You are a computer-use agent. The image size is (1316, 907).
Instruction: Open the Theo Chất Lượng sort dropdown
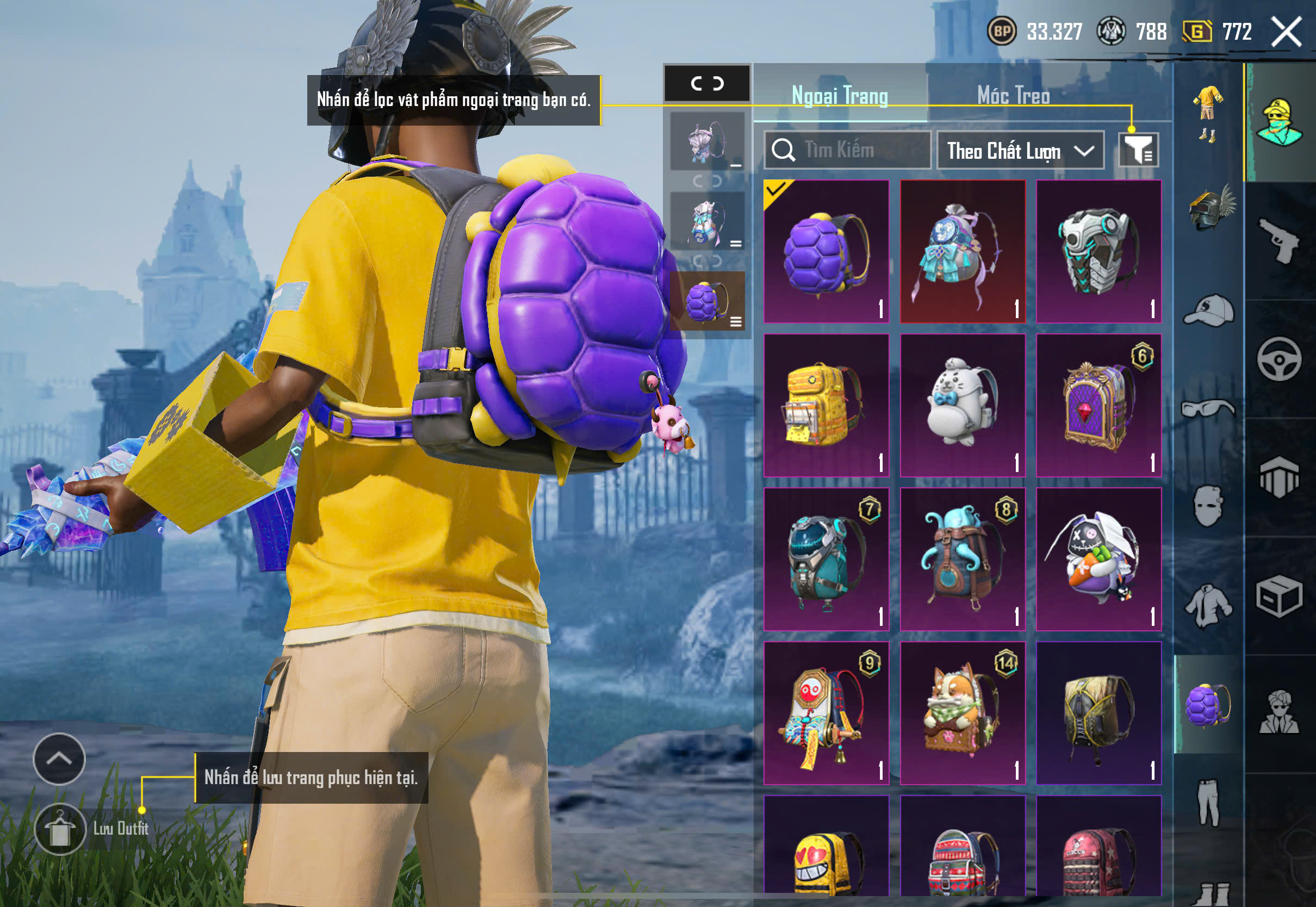(x=1020, y=151)
